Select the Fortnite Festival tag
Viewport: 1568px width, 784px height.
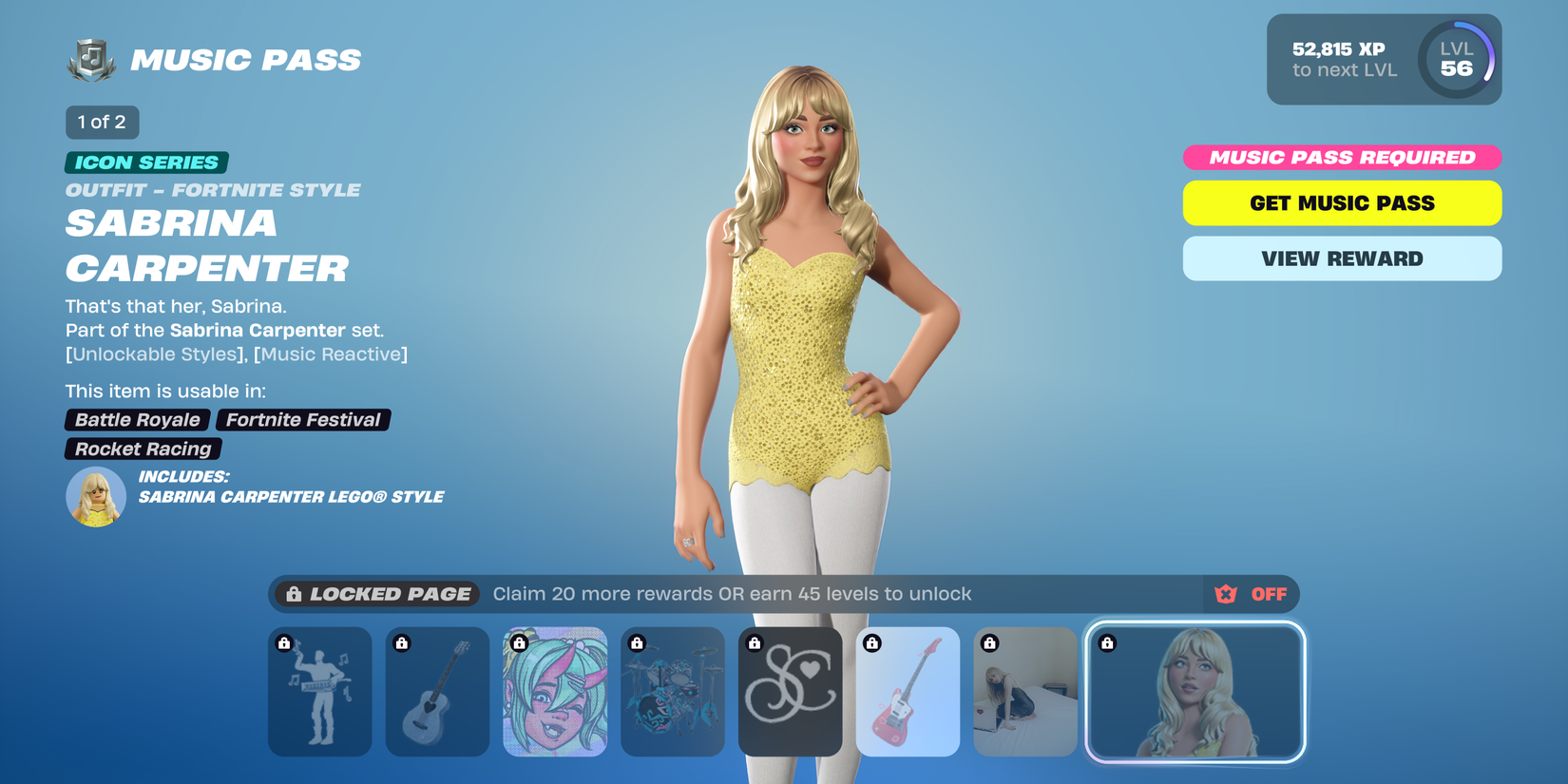click(x=302, y=419)
